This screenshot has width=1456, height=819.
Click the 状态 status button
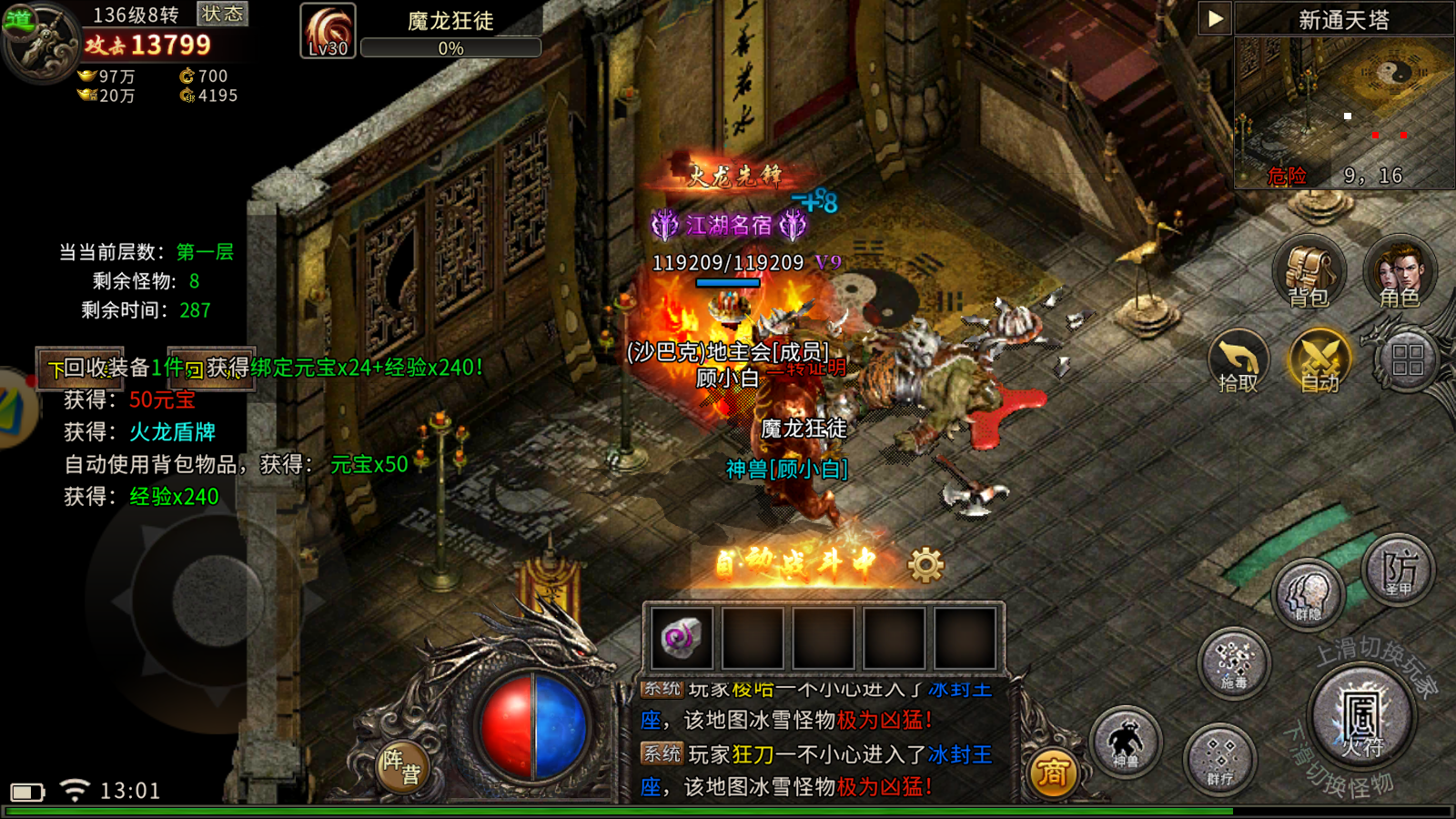(x=222, y=14)
